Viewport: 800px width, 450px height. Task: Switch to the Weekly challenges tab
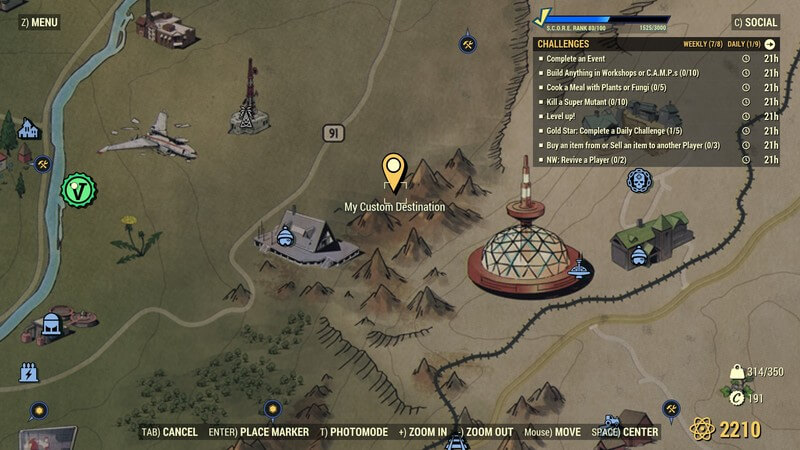[704, 44]
